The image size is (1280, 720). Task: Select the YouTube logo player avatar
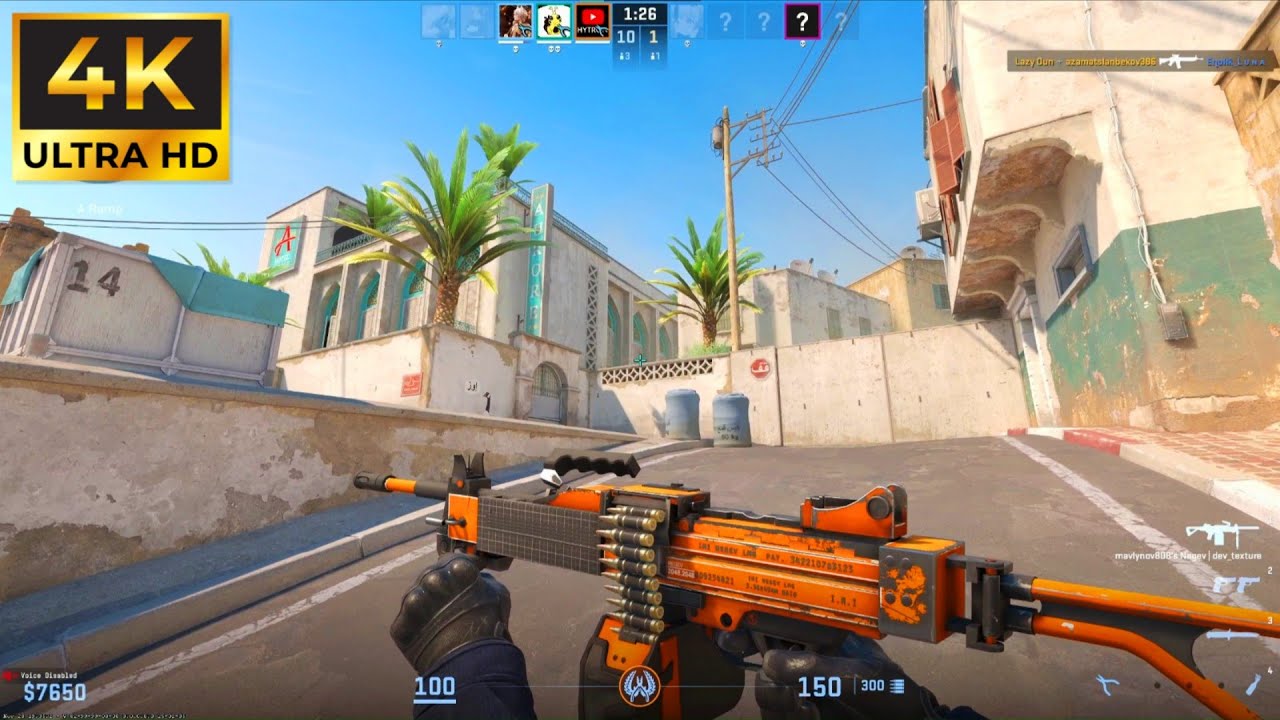pos(593,20)
